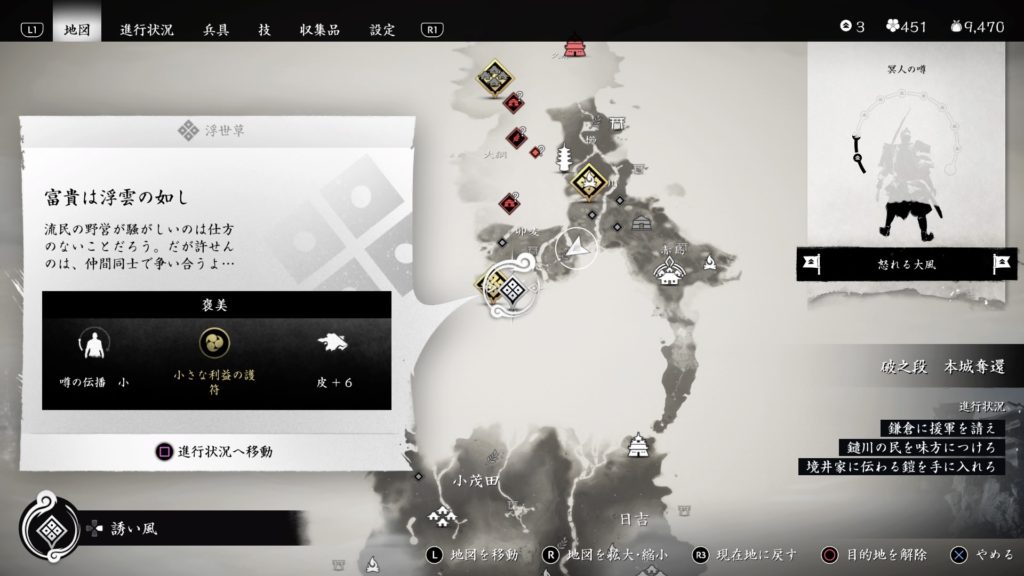Click the player position arrow marker
Image resolution: width=1024 pixels, height=576 pixels.
(x=578, y=246)
